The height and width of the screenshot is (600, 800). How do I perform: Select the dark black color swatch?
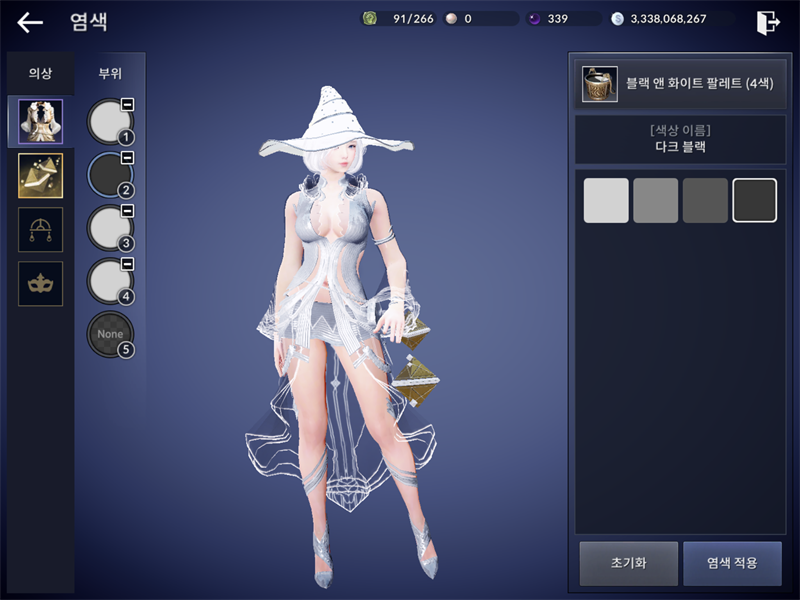click(x=755, y=200)
